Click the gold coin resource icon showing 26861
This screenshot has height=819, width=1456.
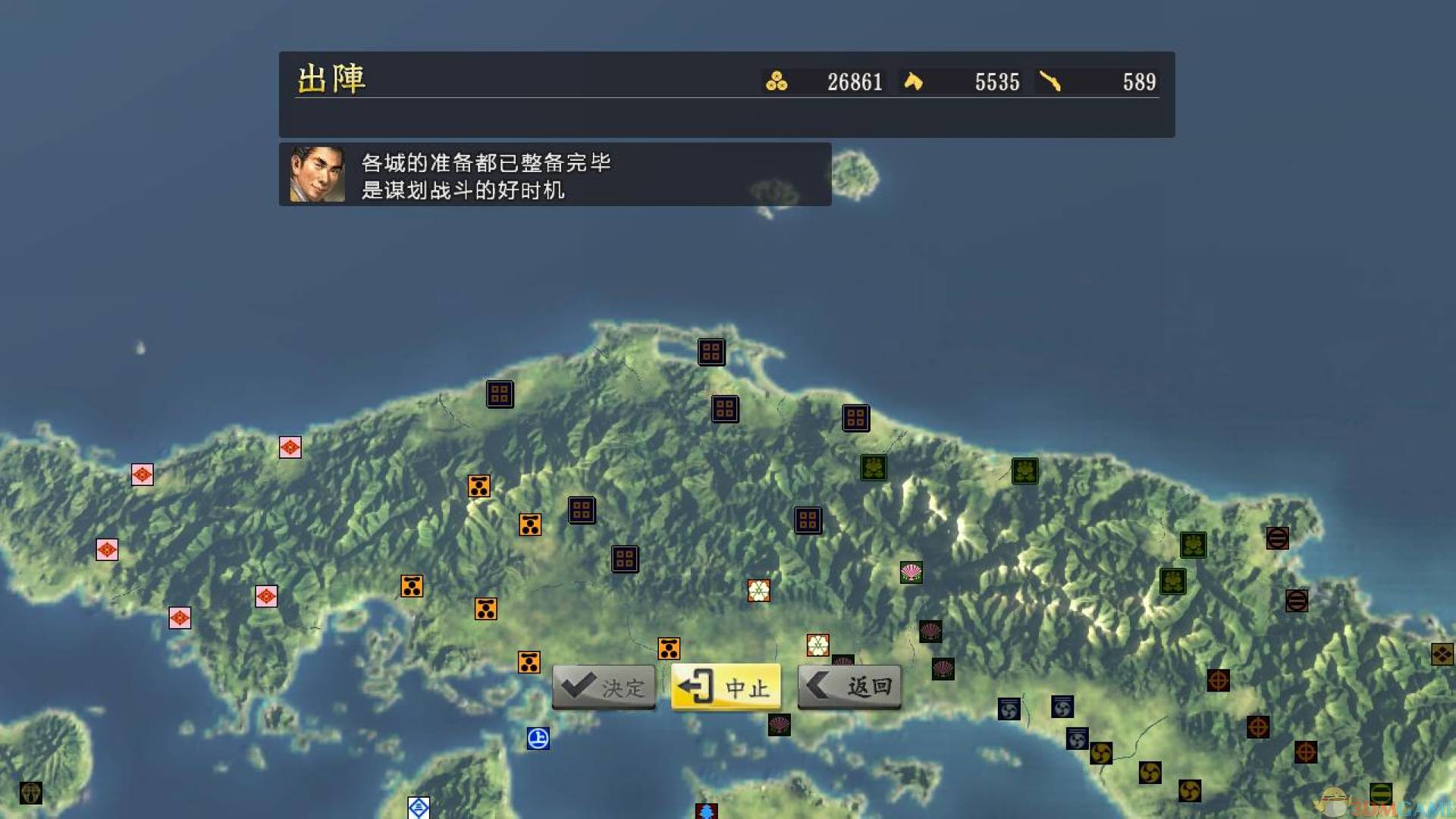pyautogui.click(x=777, y=82)
